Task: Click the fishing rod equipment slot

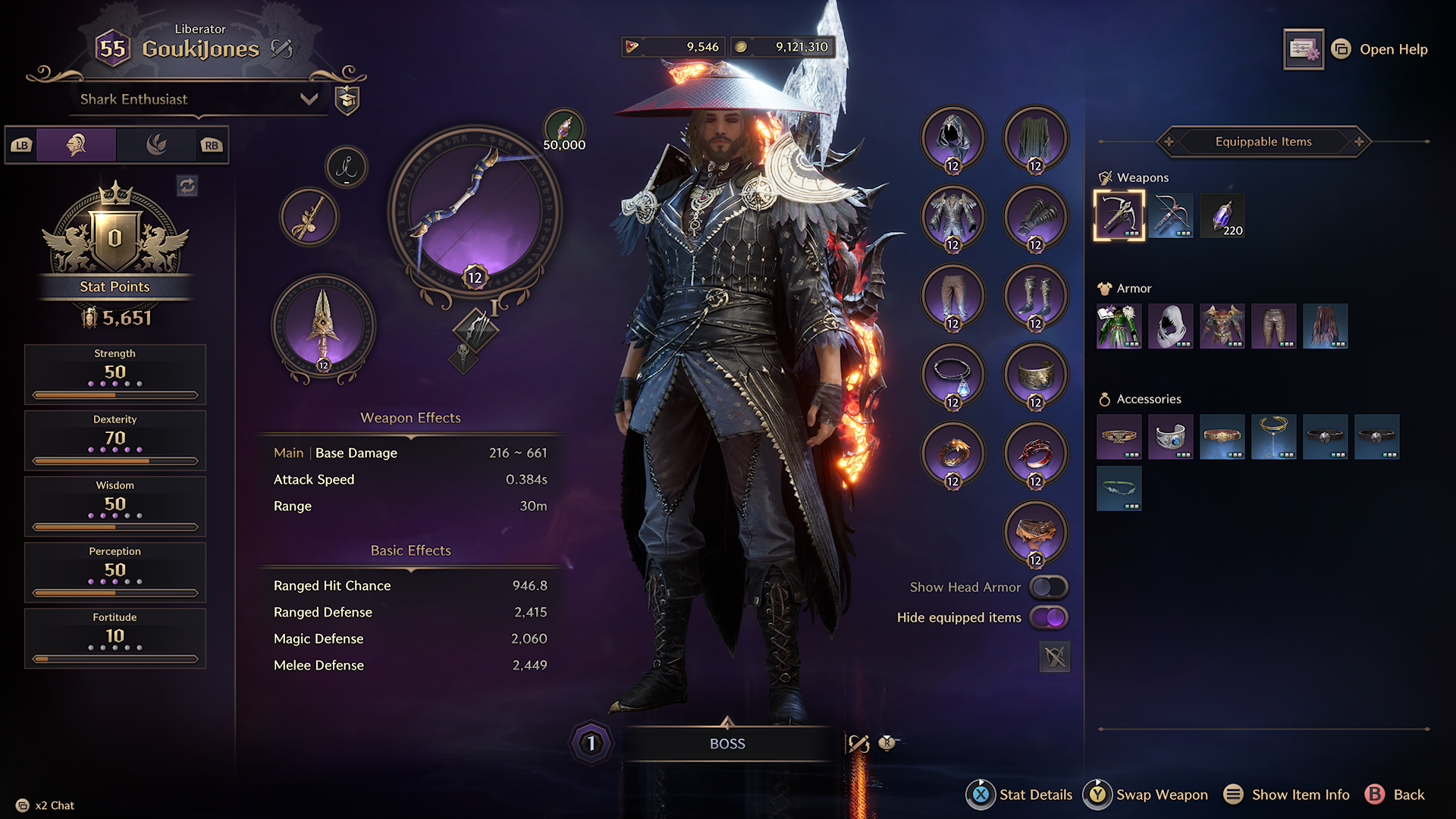Action: 309,217
